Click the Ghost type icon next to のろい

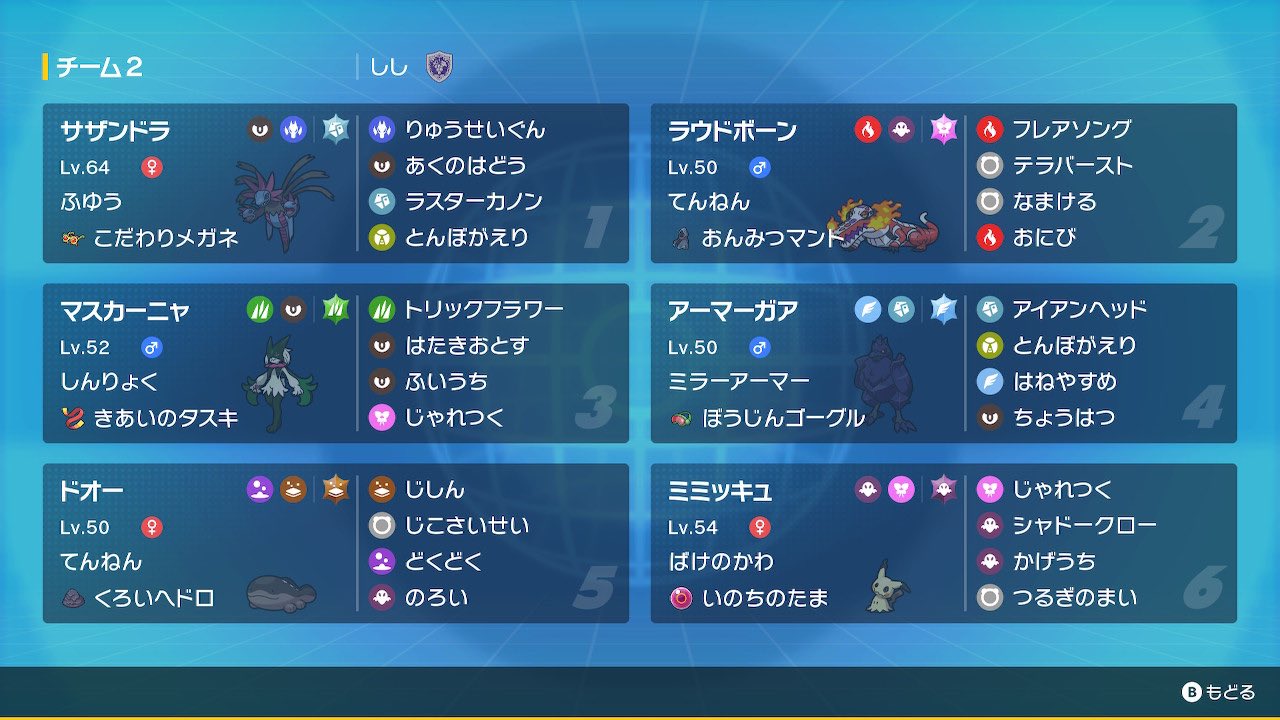click(x=382, y=597)
